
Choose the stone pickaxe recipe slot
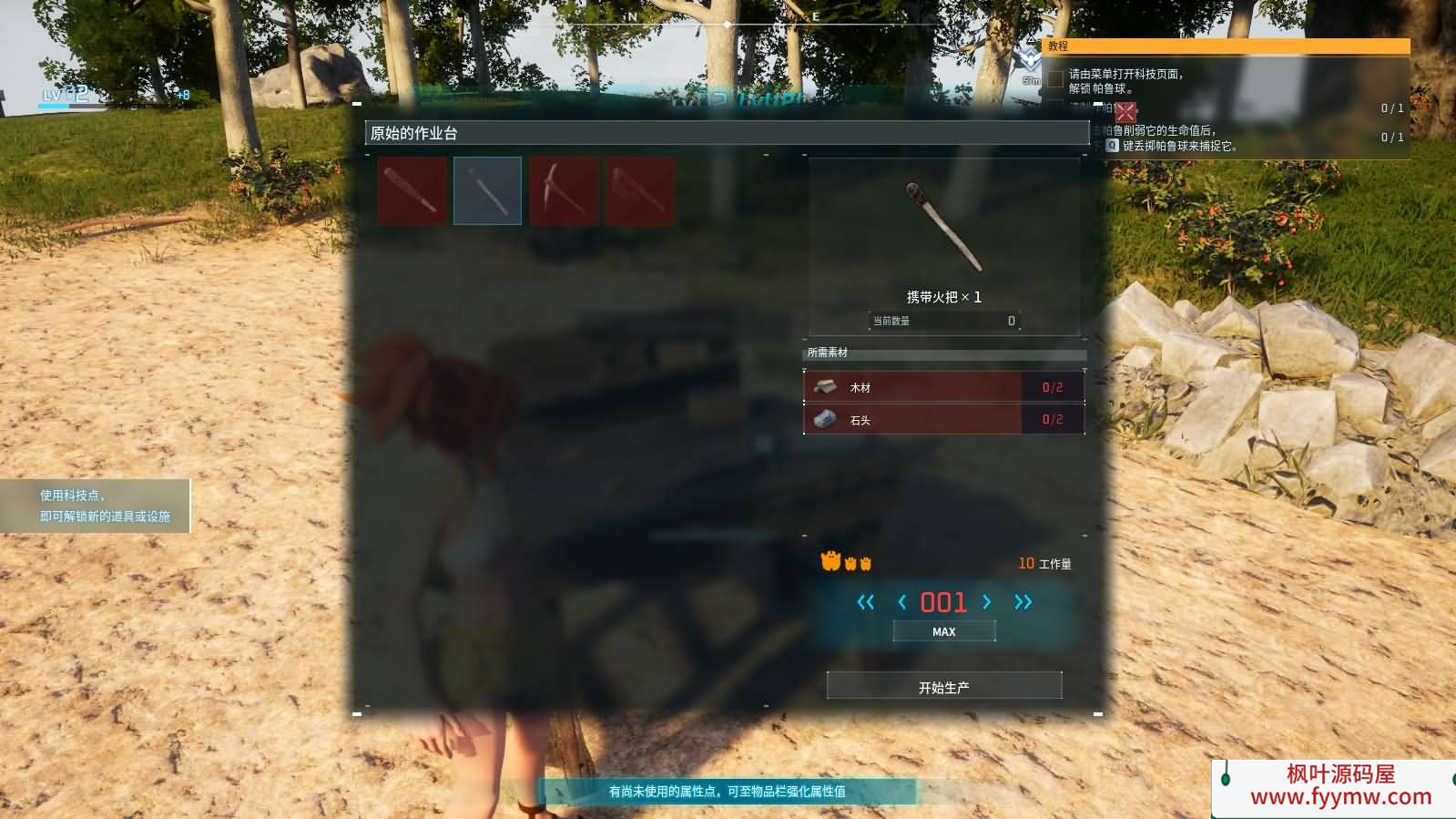pos(564,190)
